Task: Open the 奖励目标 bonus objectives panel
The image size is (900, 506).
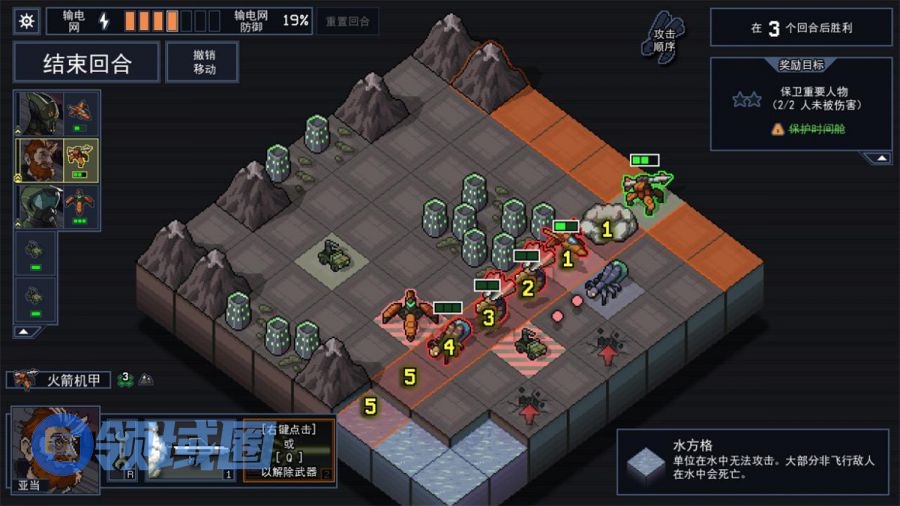Action: point(801,66)
